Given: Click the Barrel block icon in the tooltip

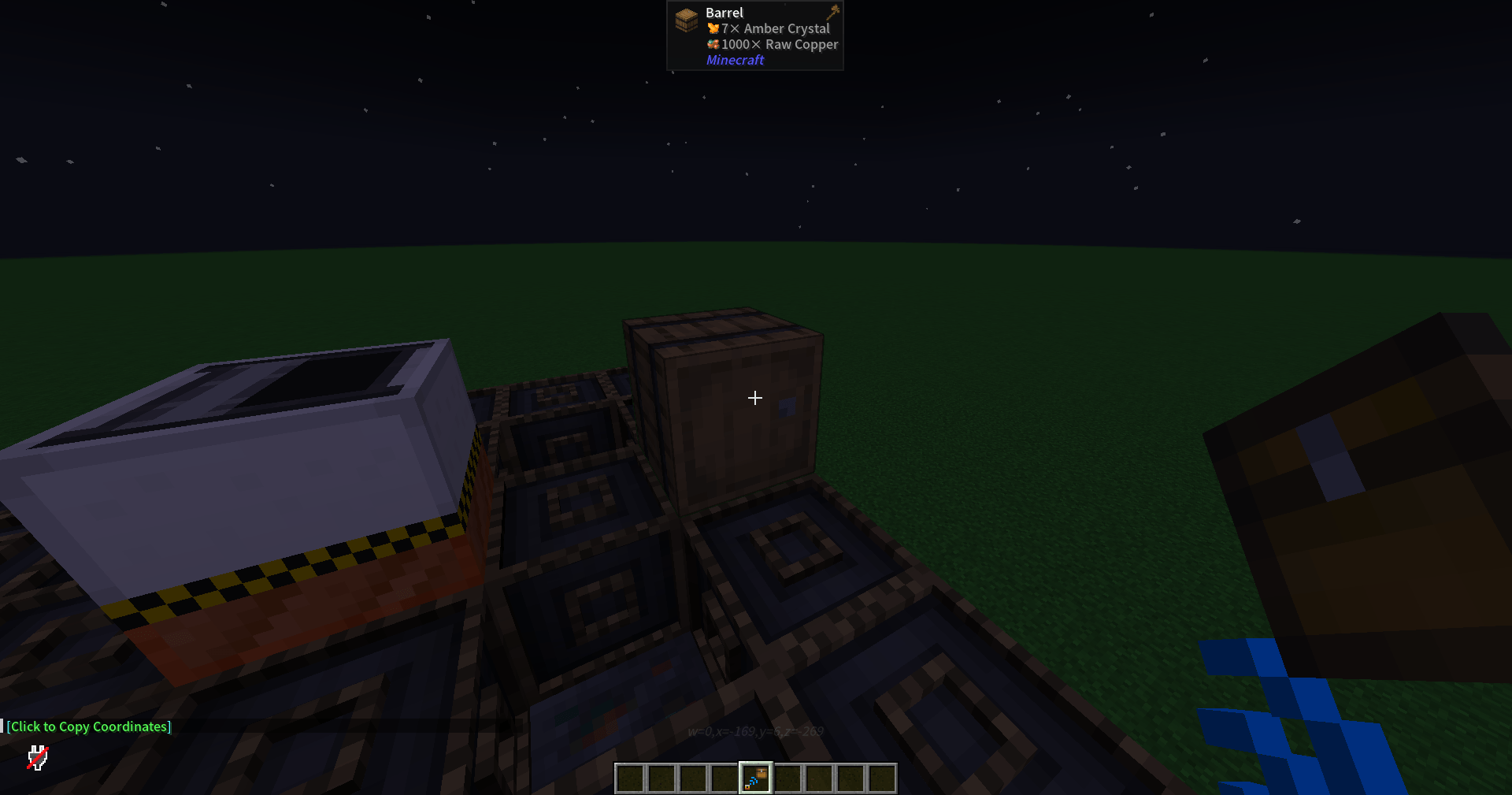Looking at the screenshot, I should click(685, 21).
